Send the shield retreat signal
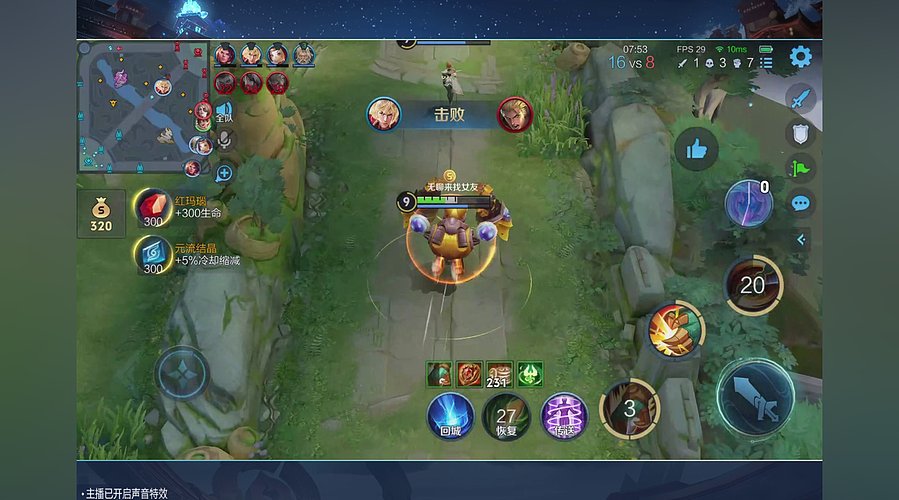 tap(800, 132)
